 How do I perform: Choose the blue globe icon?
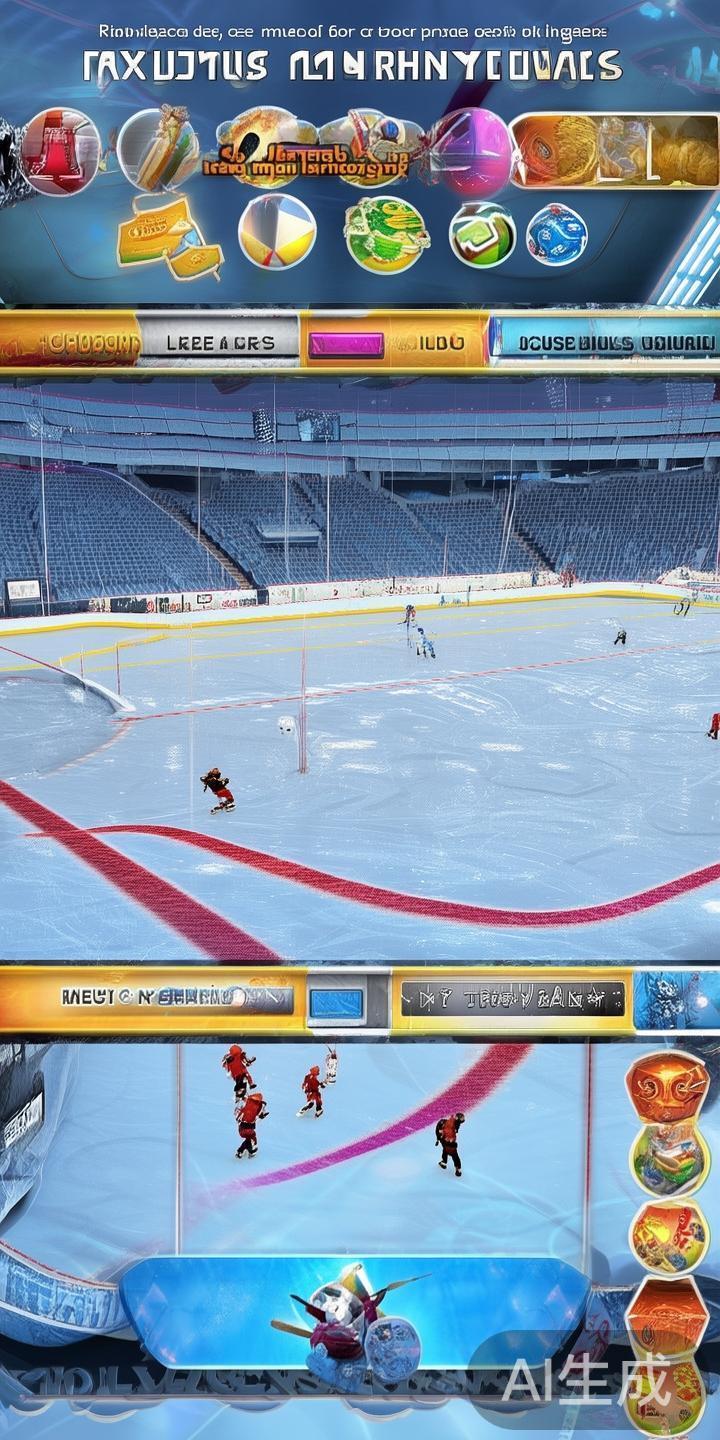tap(556, 235)
